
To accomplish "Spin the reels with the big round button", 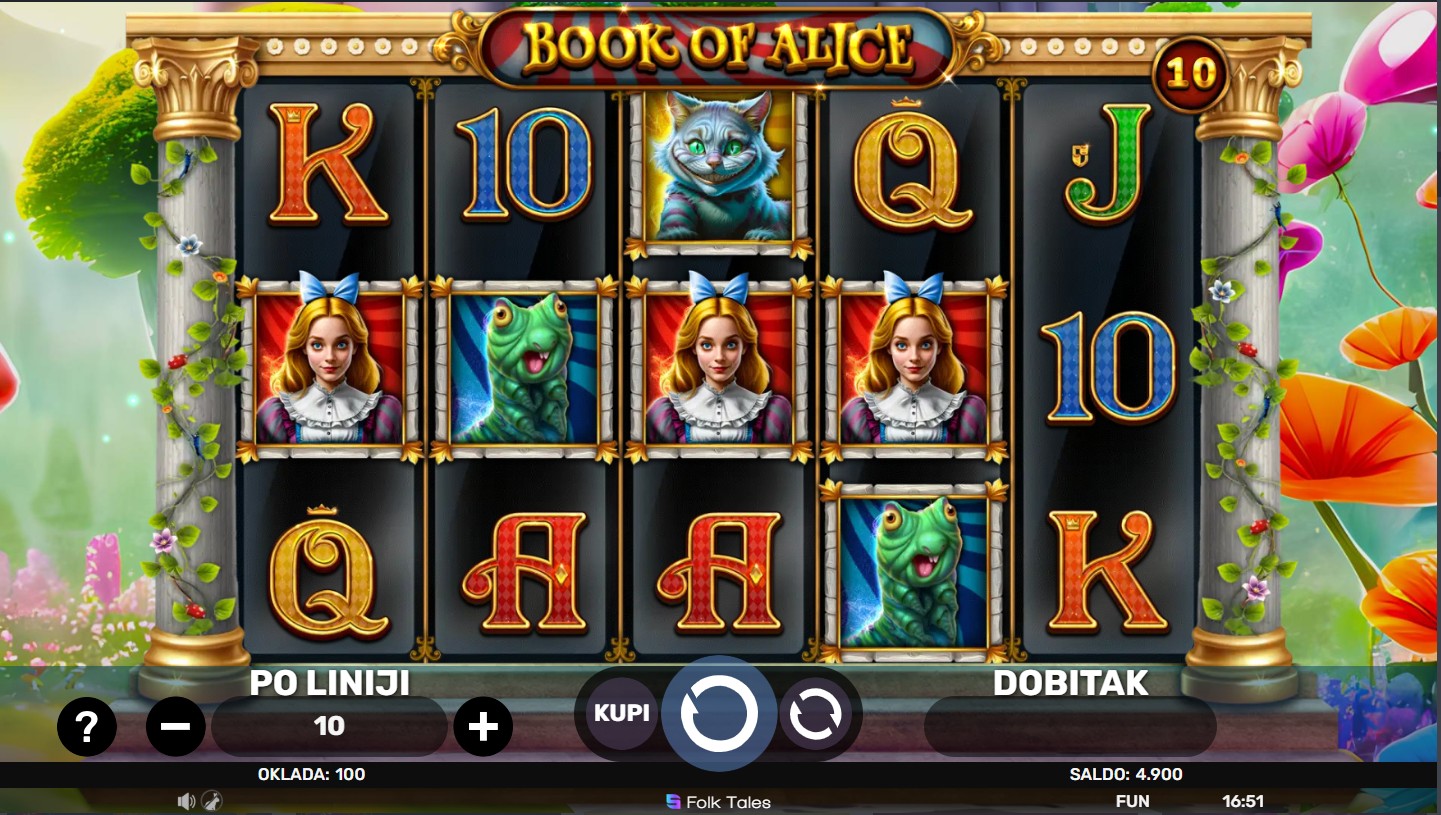I will click(718, 714).
